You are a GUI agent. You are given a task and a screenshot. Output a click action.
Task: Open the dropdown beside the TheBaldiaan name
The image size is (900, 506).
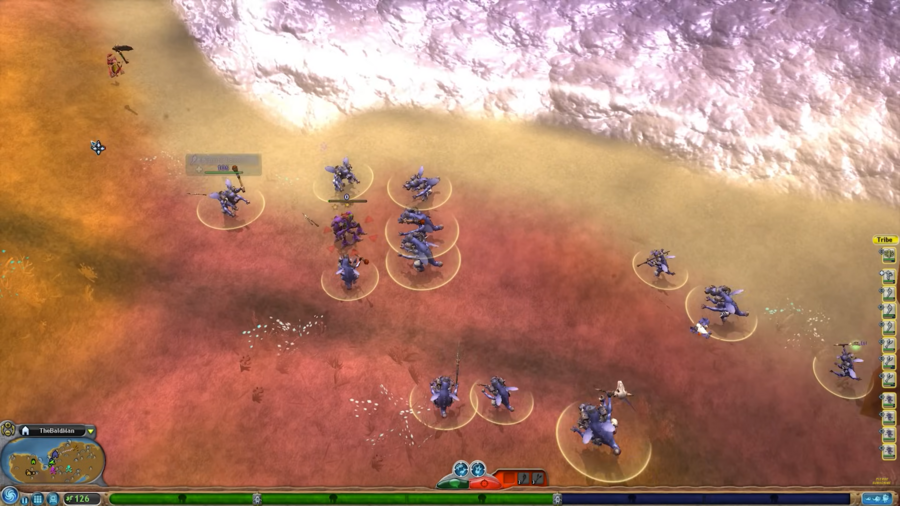[90, 431]
